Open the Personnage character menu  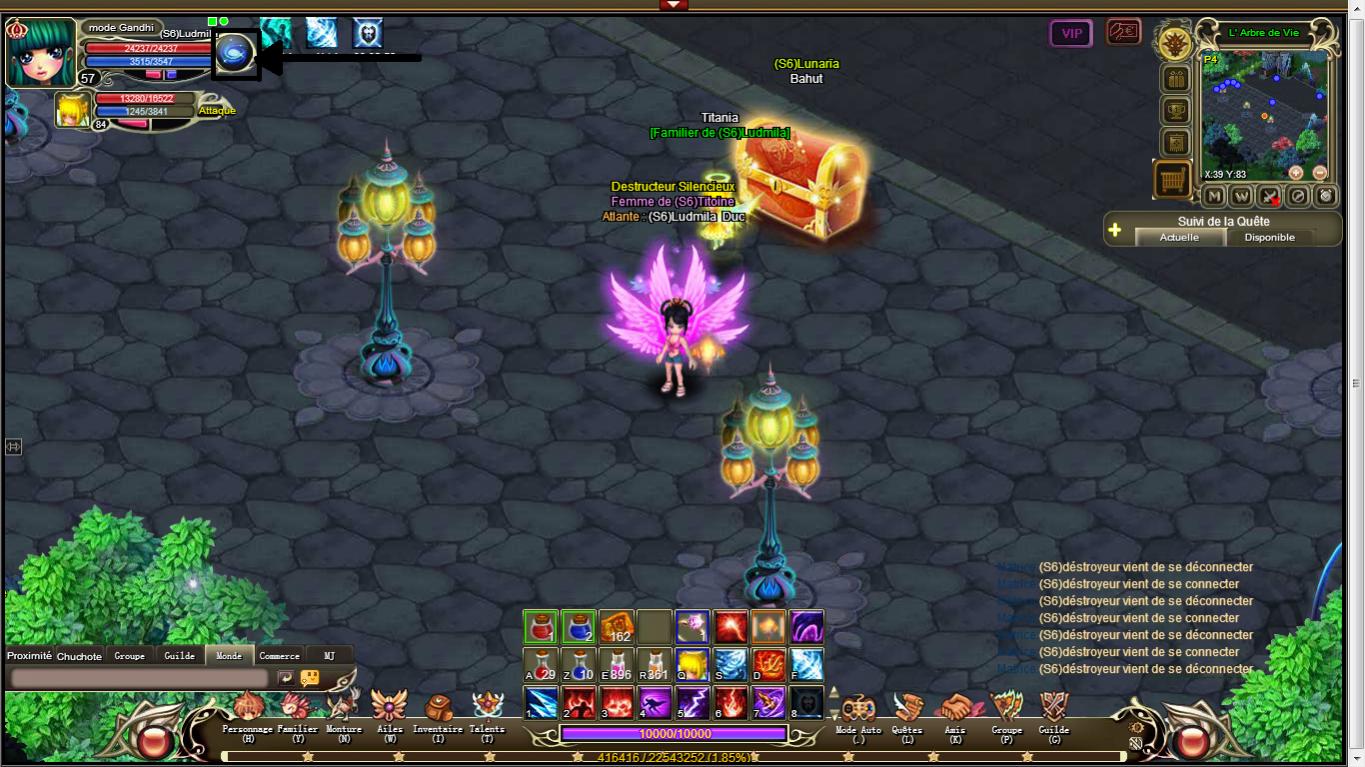point(247,710)
